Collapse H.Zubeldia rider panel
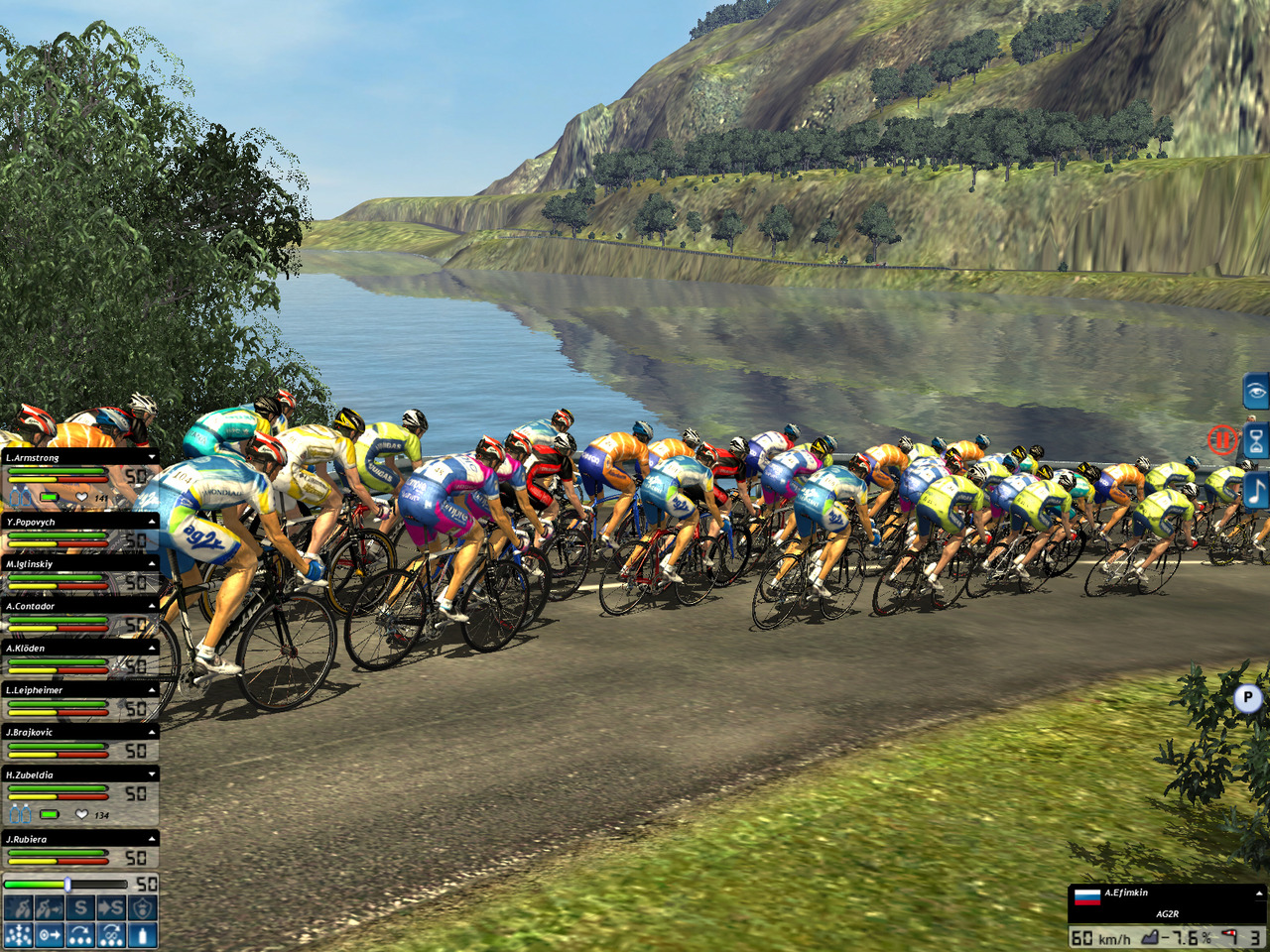Image resolution: width=1270 pixels, height=952 pixels. click(152, 774)
